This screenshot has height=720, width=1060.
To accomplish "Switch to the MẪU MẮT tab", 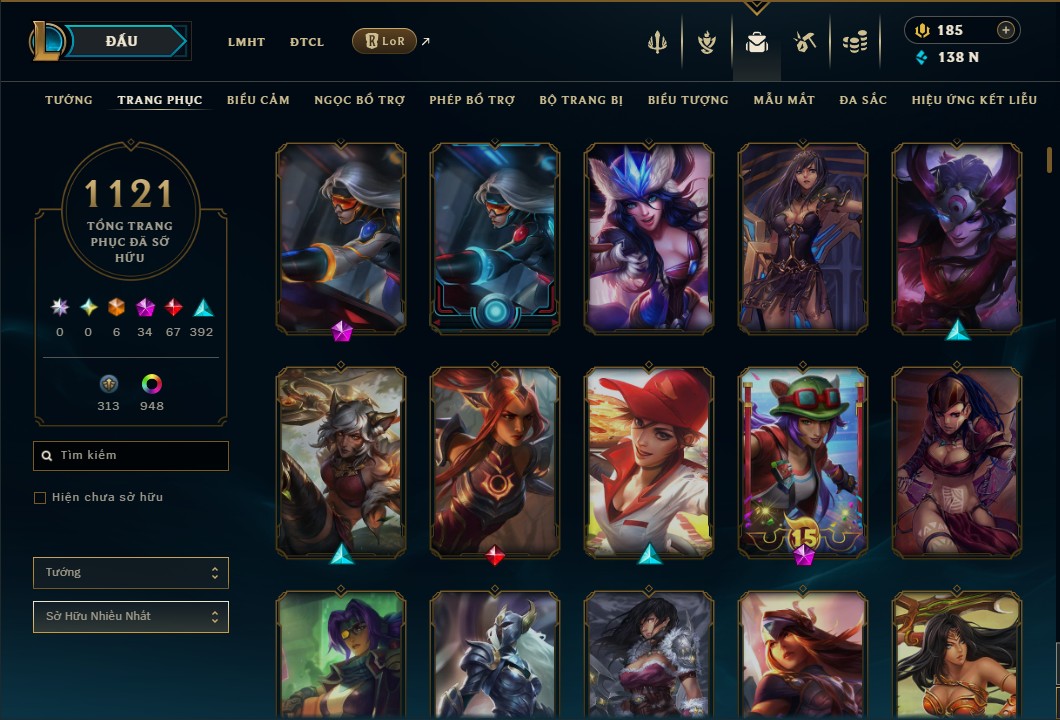I will (x=784, y=100).
